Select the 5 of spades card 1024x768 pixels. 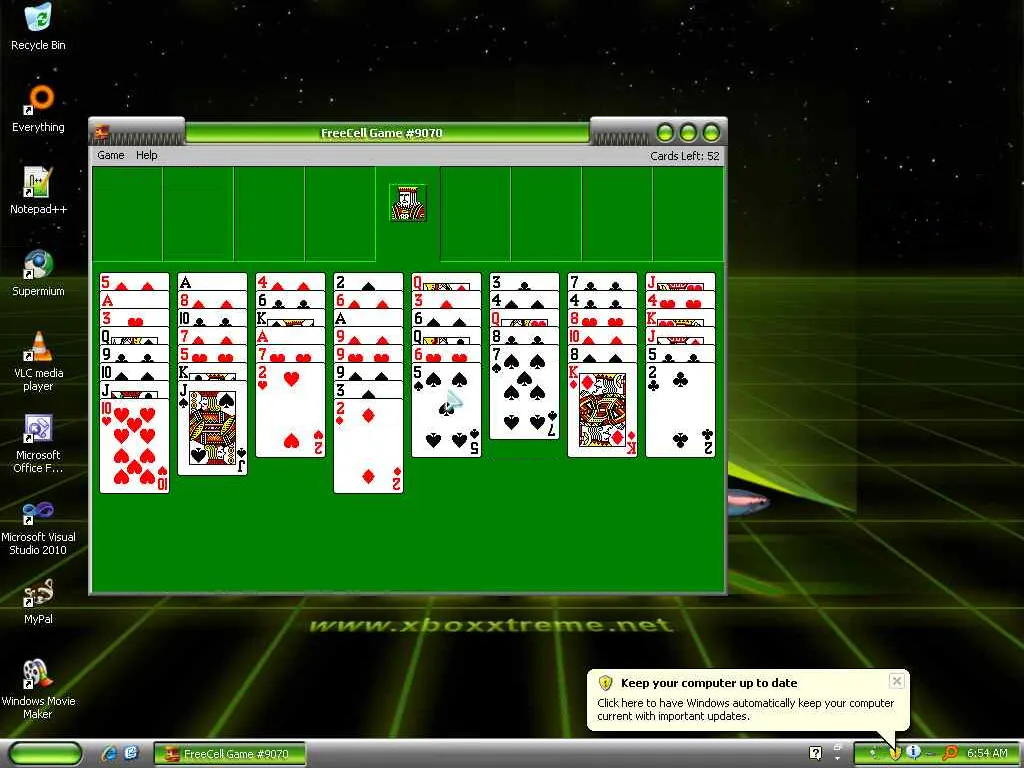pos(446,410)
